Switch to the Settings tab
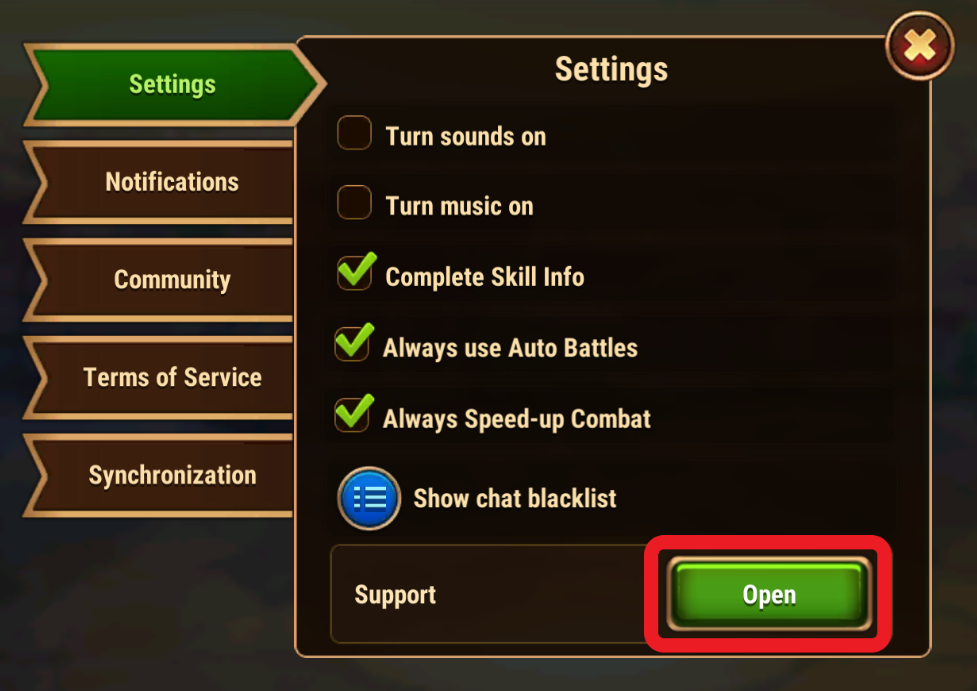Viewport: 977px width, 691px height. point(172,85)
